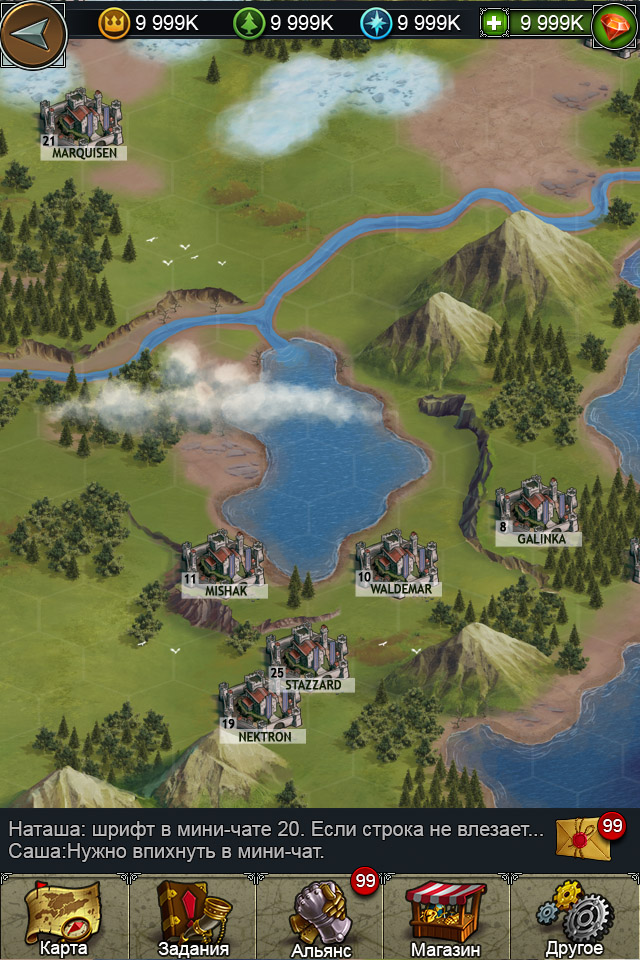The height and width of the screenshot is (960, 640).
Task: Open the Альянс alliance tab
Action: [x=320, y=918]
